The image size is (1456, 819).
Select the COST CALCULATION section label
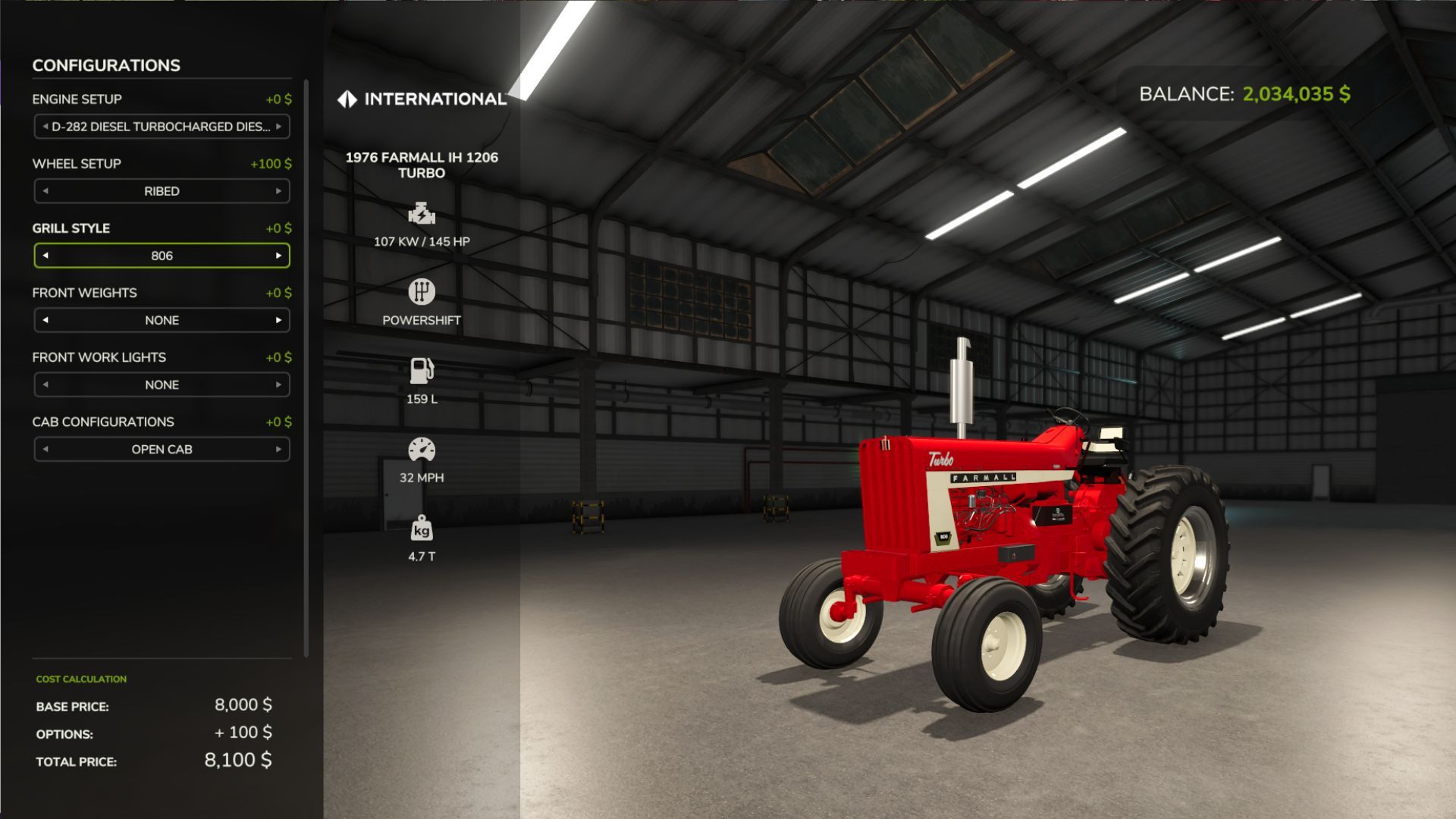click(78, 679)
